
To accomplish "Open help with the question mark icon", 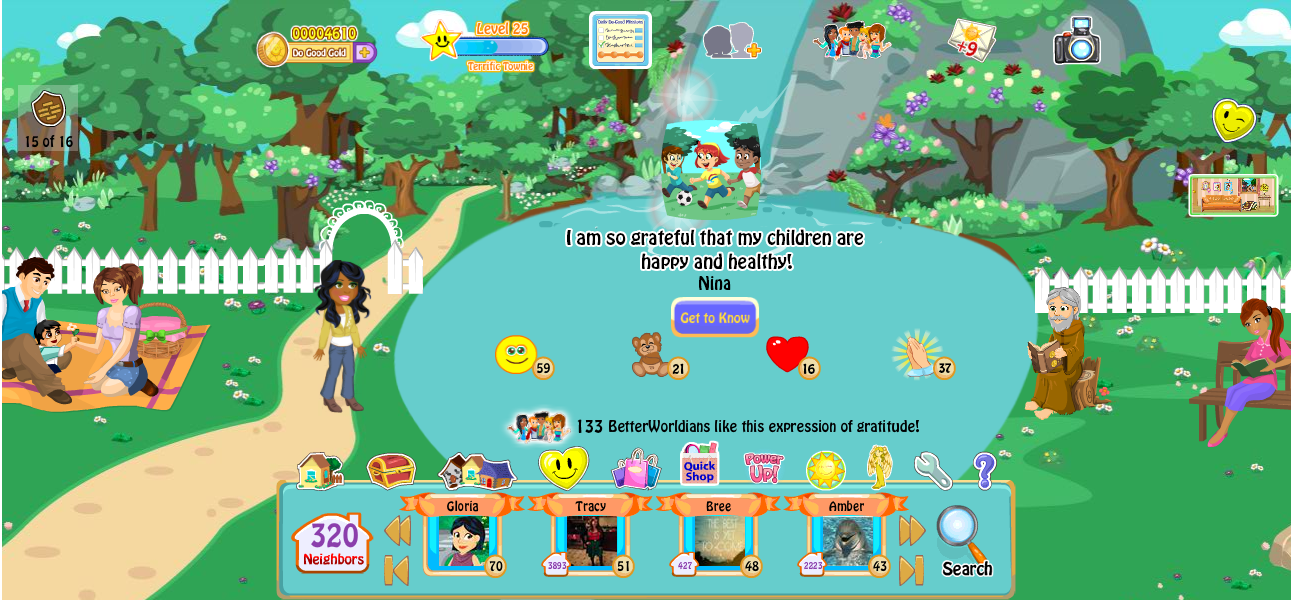I will (x=984, y=470).
